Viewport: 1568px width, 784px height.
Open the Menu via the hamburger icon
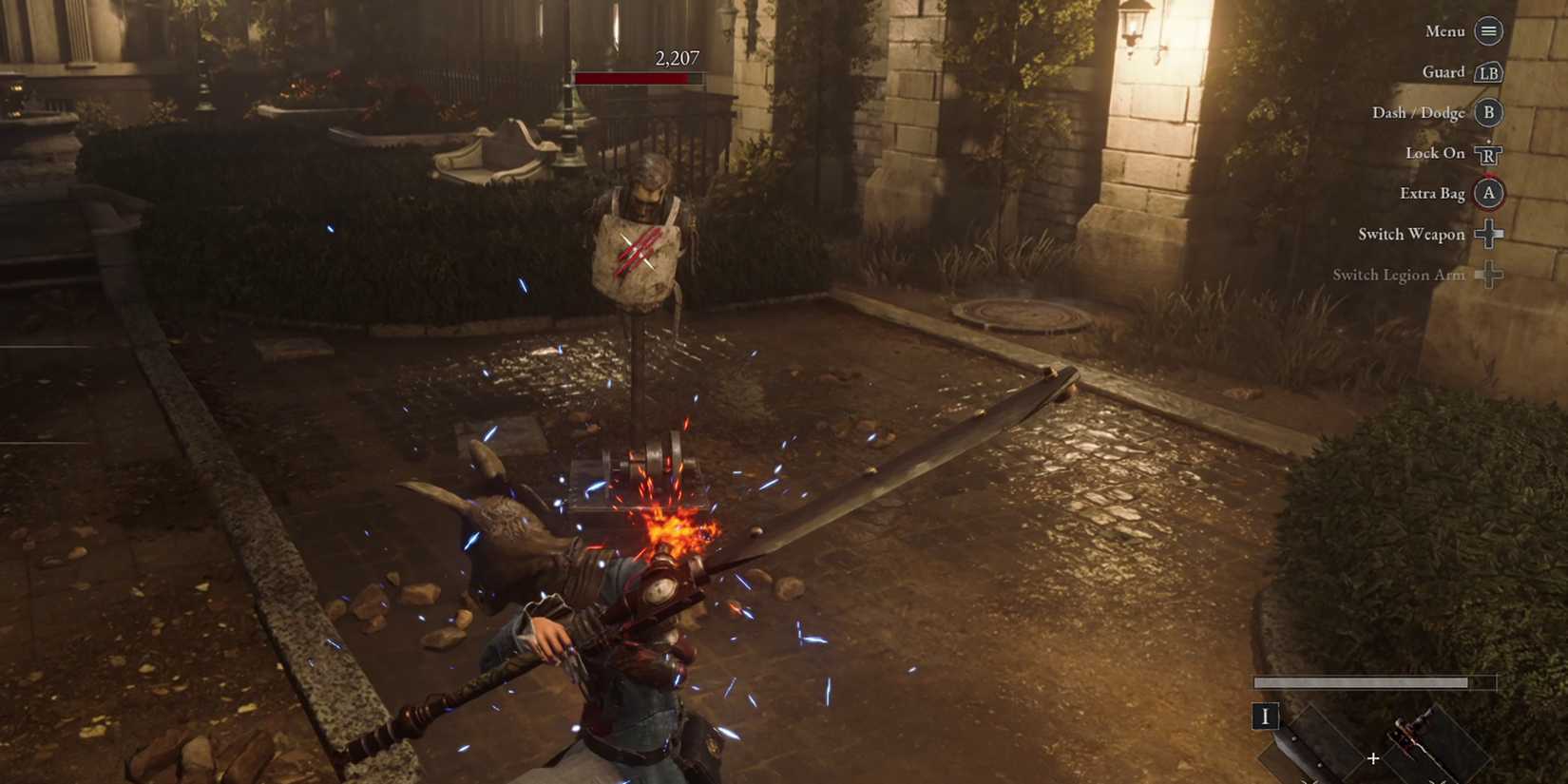tap(1486, 31)
